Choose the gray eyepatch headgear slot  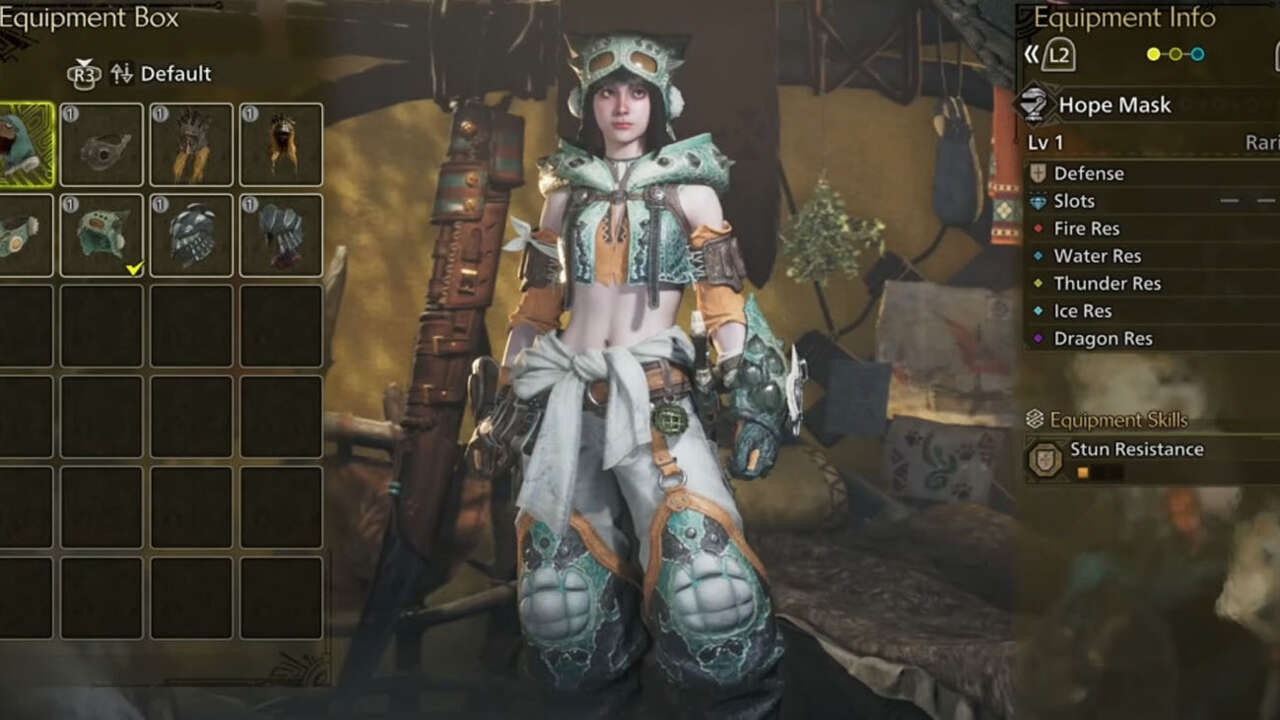tap(101, 145)
